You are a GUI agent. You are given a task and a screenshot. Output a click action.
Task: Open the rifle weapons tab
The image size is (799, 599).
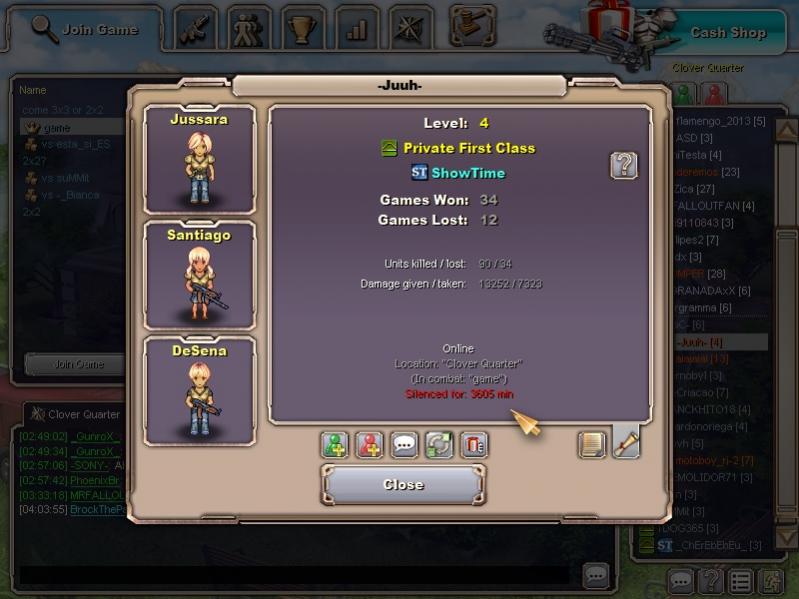click(196, 28)
